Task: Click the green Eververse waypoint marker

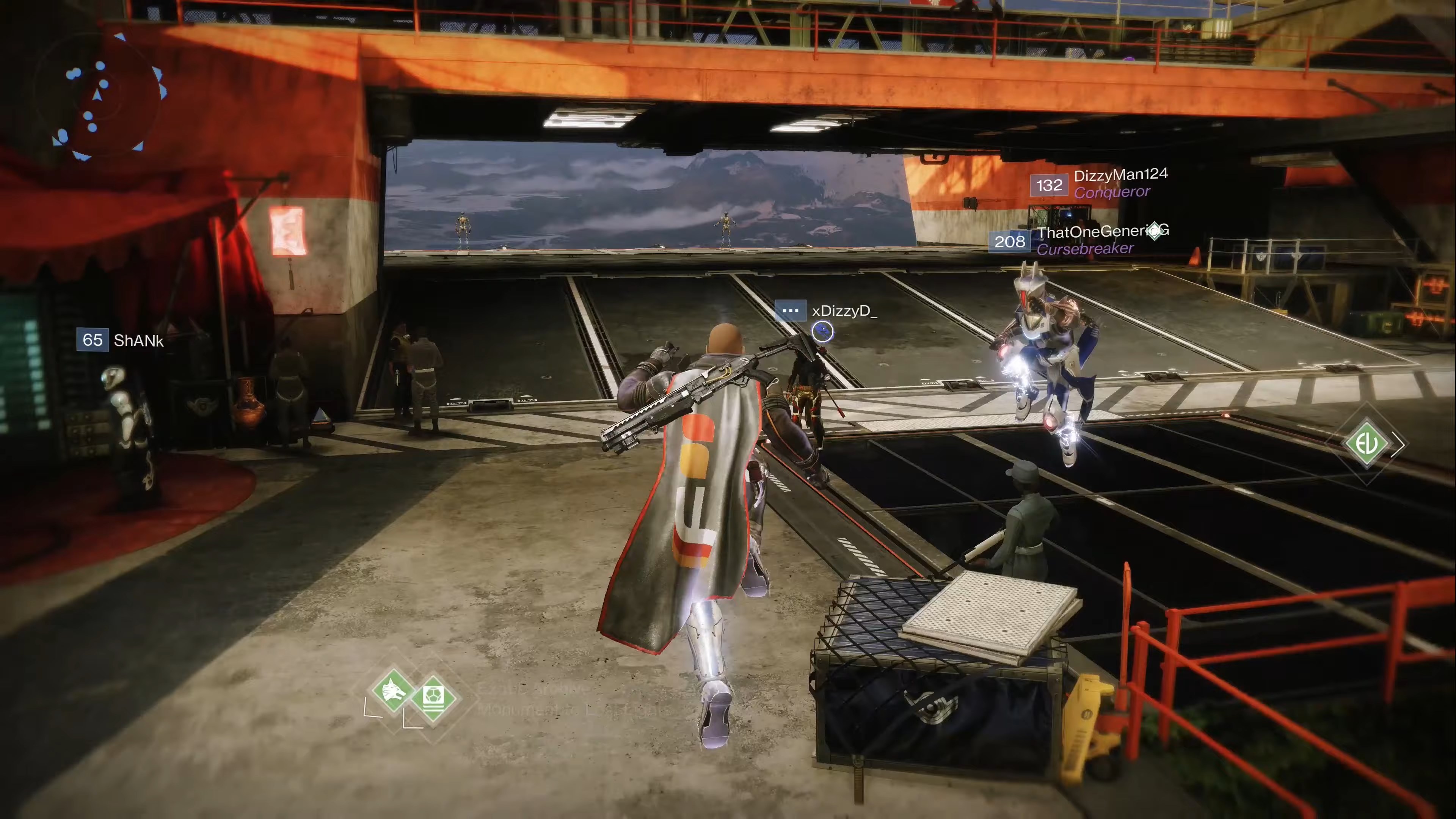Action: tap(1367, 444)
